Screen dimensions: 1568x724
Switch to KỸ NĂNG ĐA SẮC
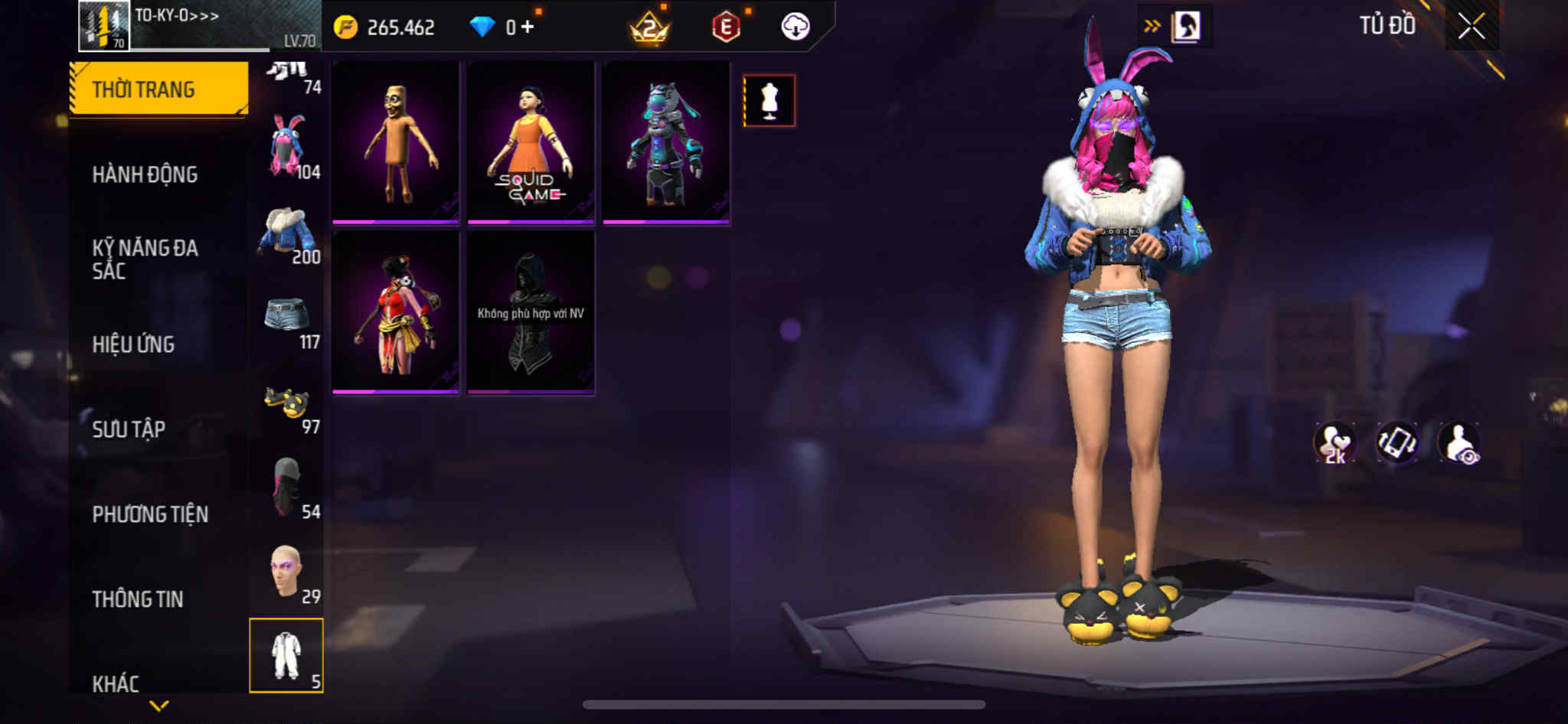click(145, 259)
